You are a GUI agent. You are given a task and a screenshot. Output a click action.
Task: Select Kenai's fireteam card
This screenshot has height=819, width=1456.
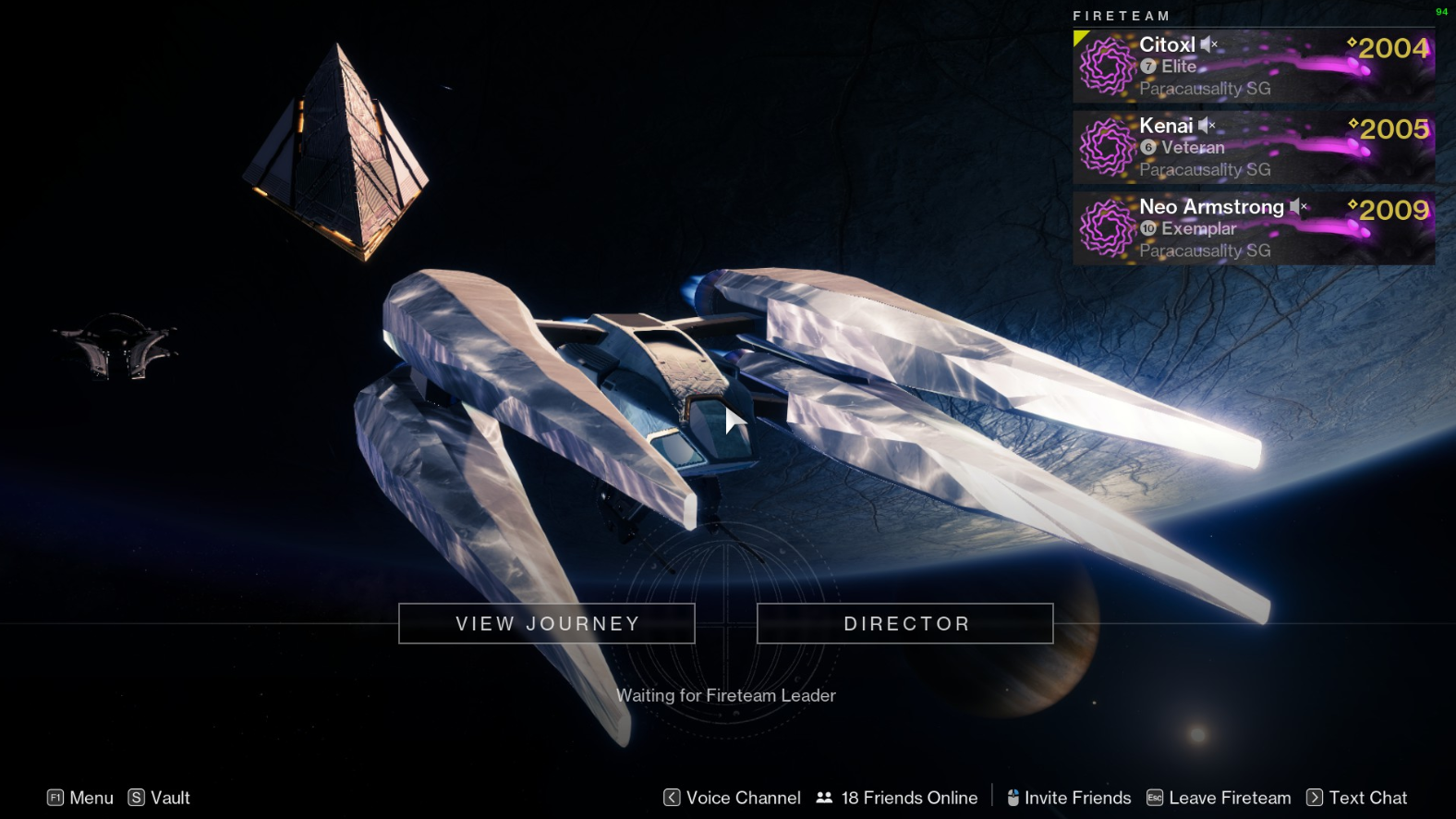click(x=1254, y=148)
